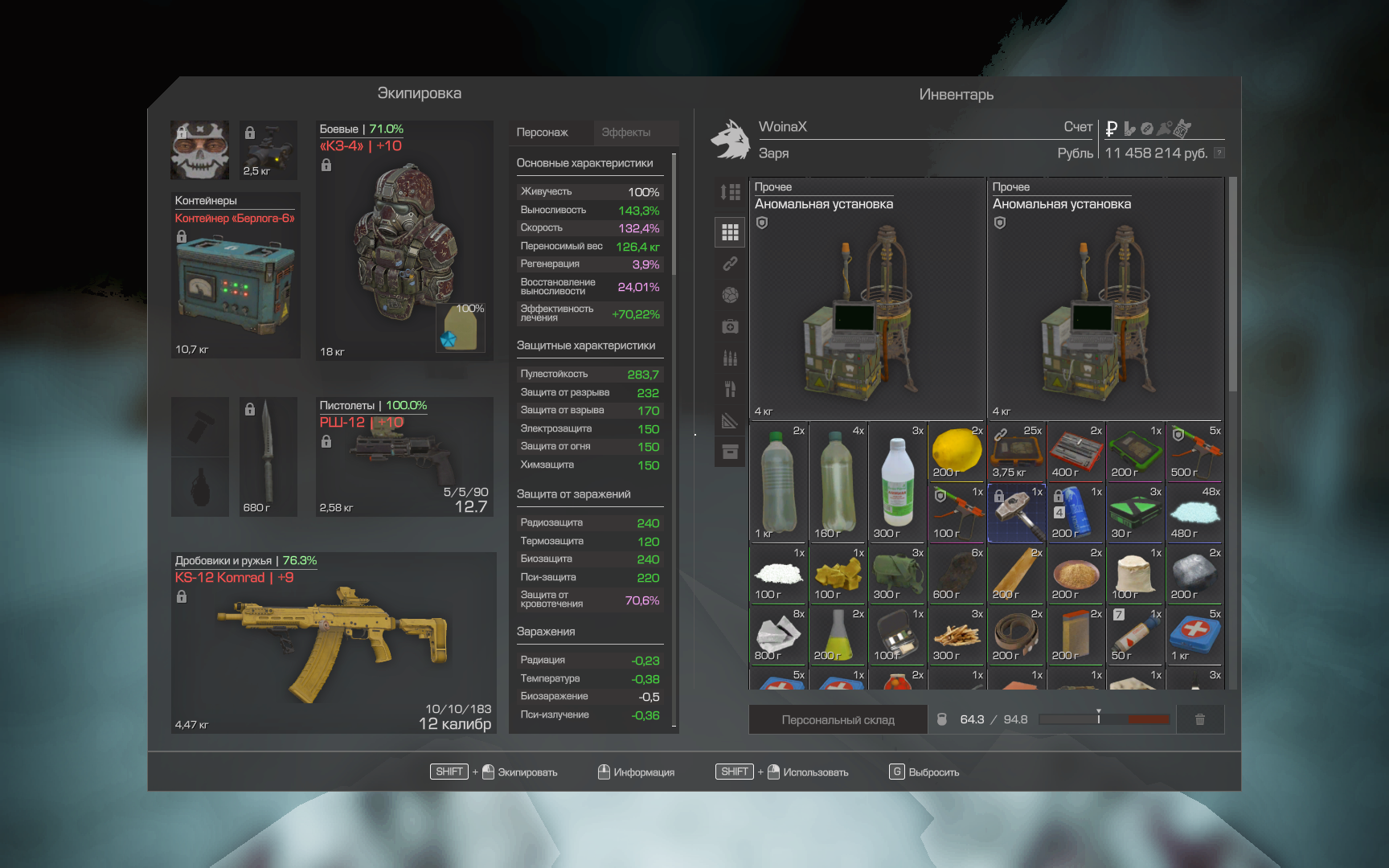
Task: Select the РШ-12 pistol slot
Action: [x=404, y=456]
